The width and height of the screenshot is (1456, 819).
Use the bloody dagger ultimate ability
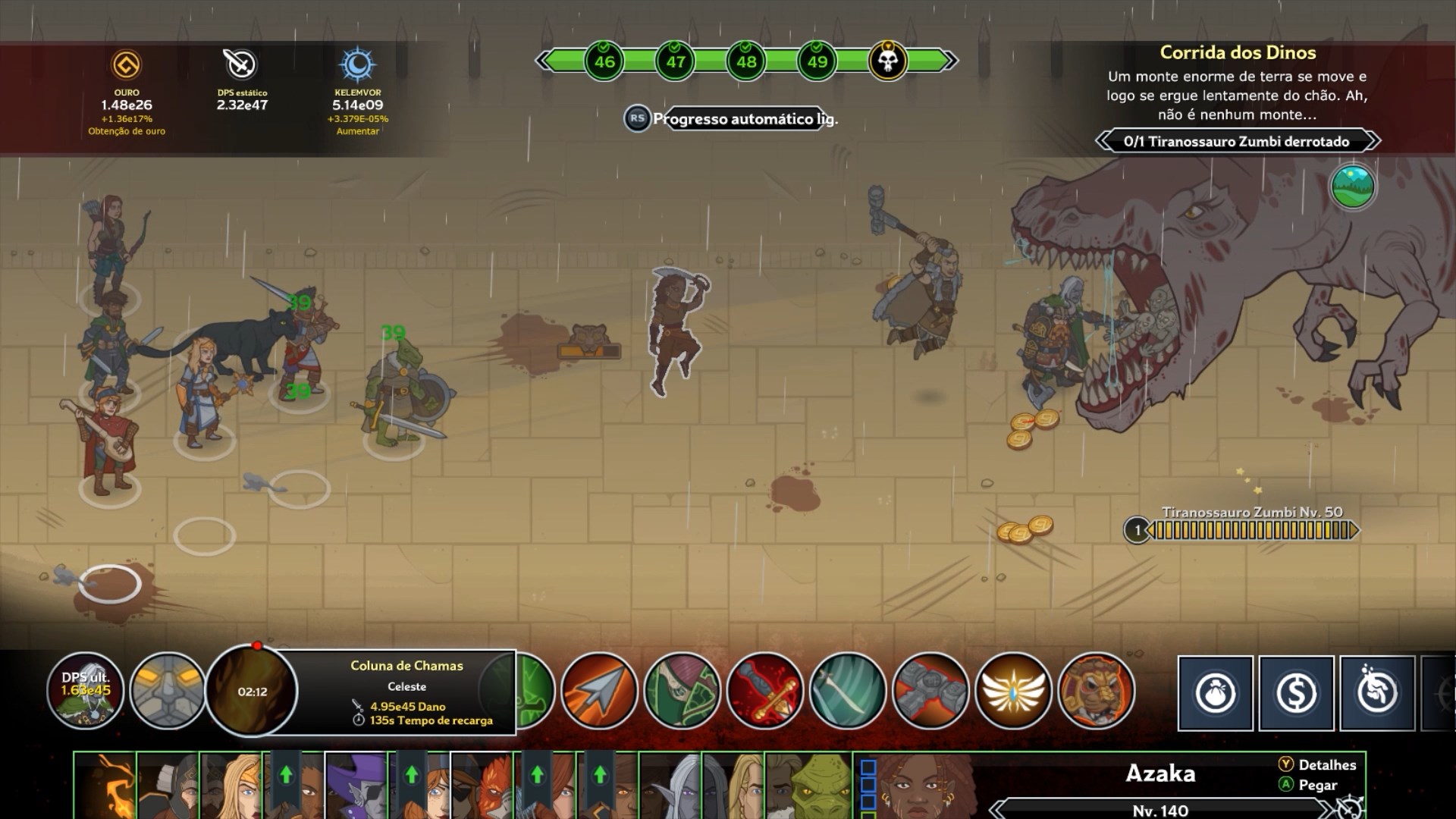click(x=764, y=691)
